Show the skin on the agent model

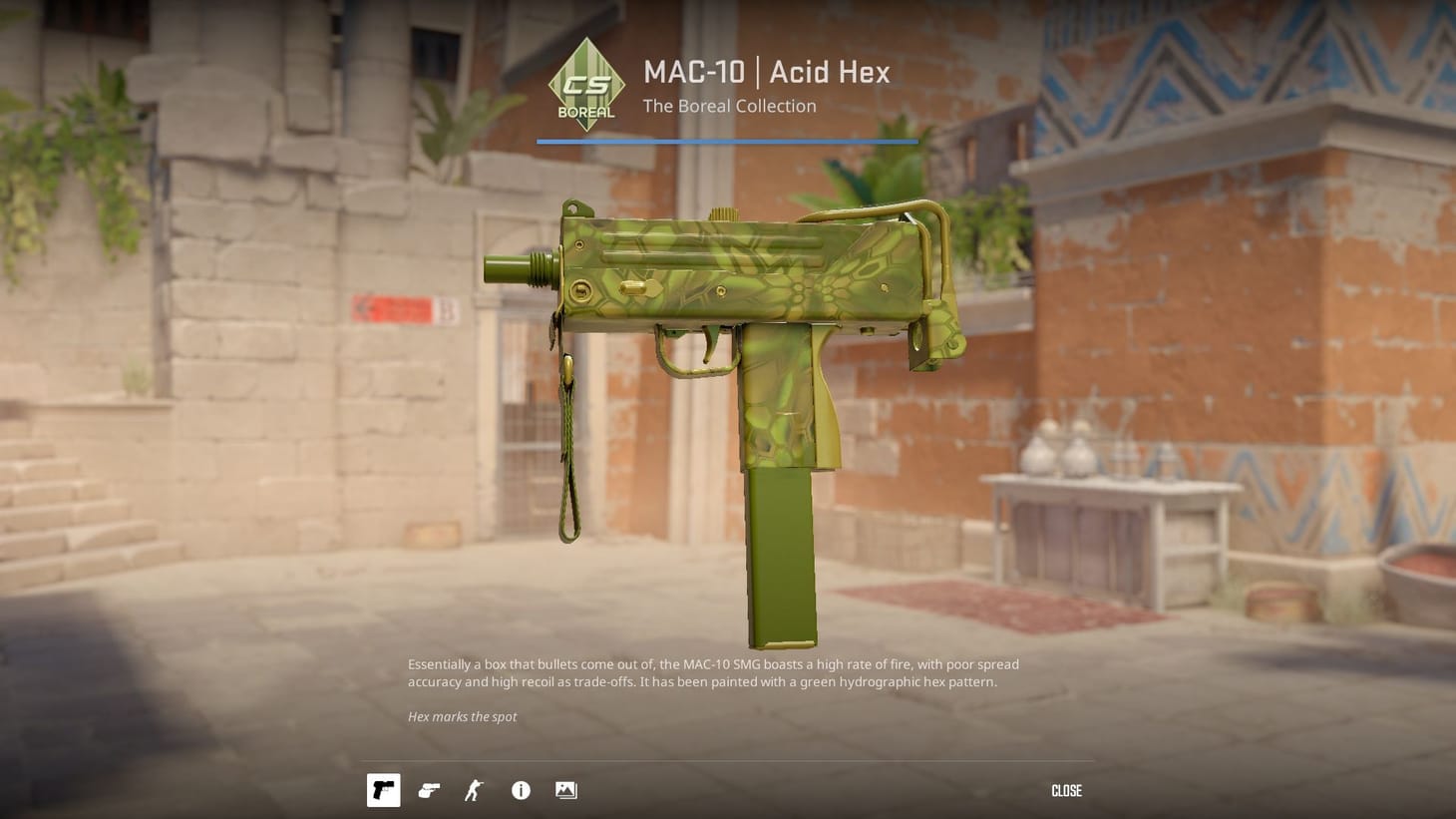click(474, 790)
